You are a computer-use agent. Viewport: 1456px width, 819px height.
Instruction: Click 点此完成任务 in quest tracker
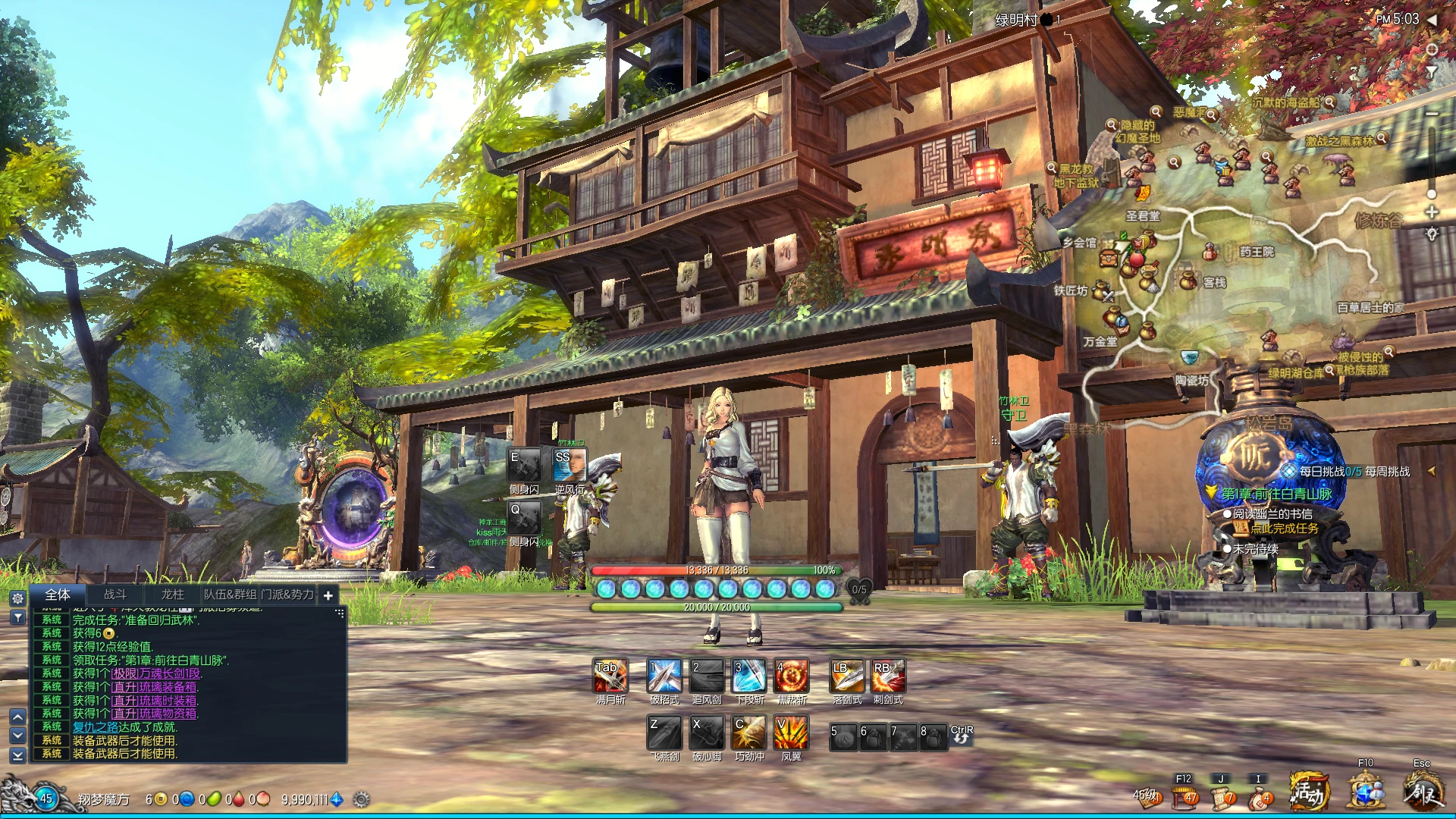pyautogui.click(x=1284, y=529)
